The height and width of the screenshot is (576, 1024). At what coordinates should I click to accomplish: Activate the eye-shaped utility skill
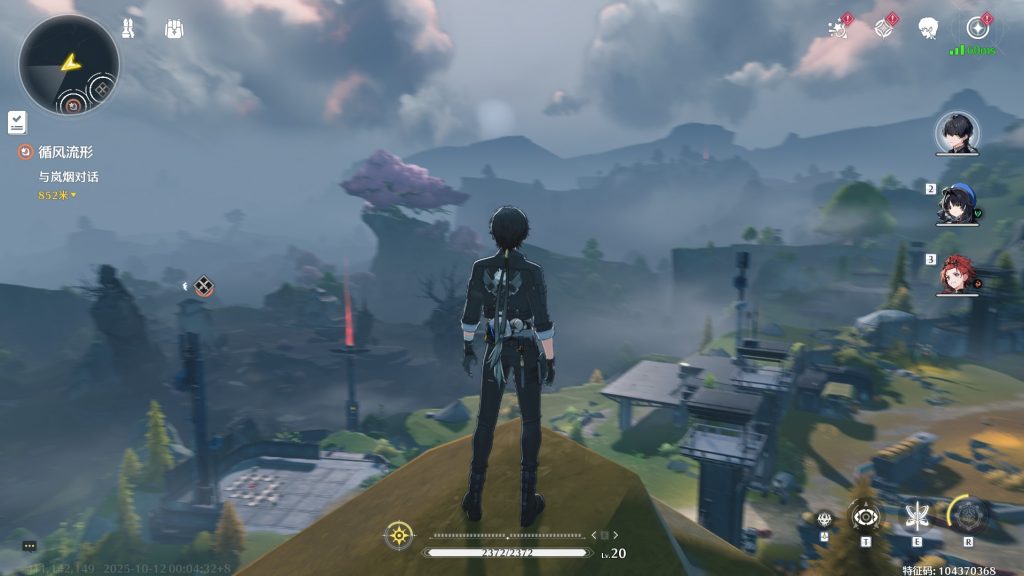pos(865,516)
